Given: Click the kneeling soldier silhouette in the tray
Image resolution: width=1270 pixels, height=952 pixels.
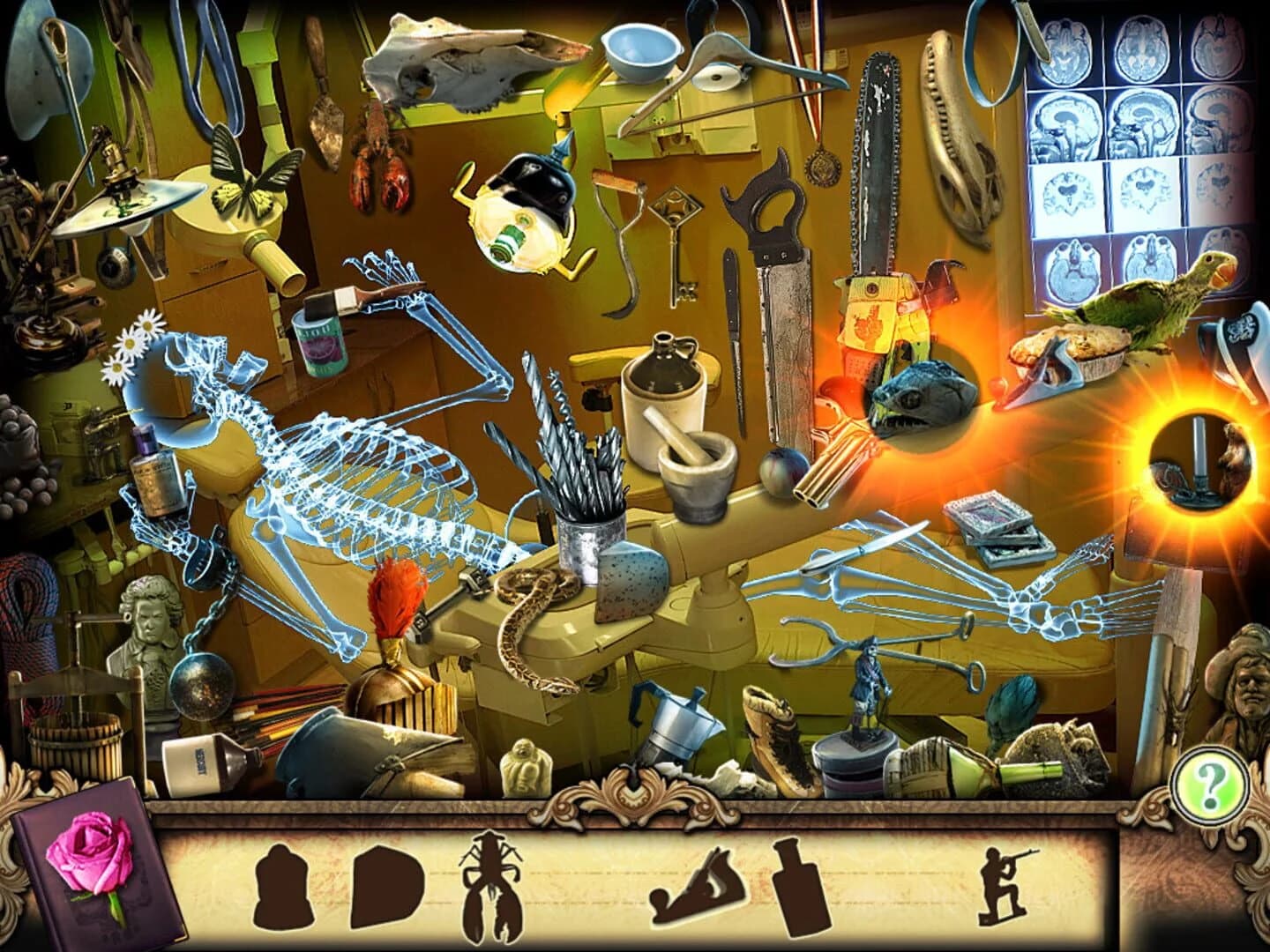Looking at the screenshot, I should pos(1001,881).
